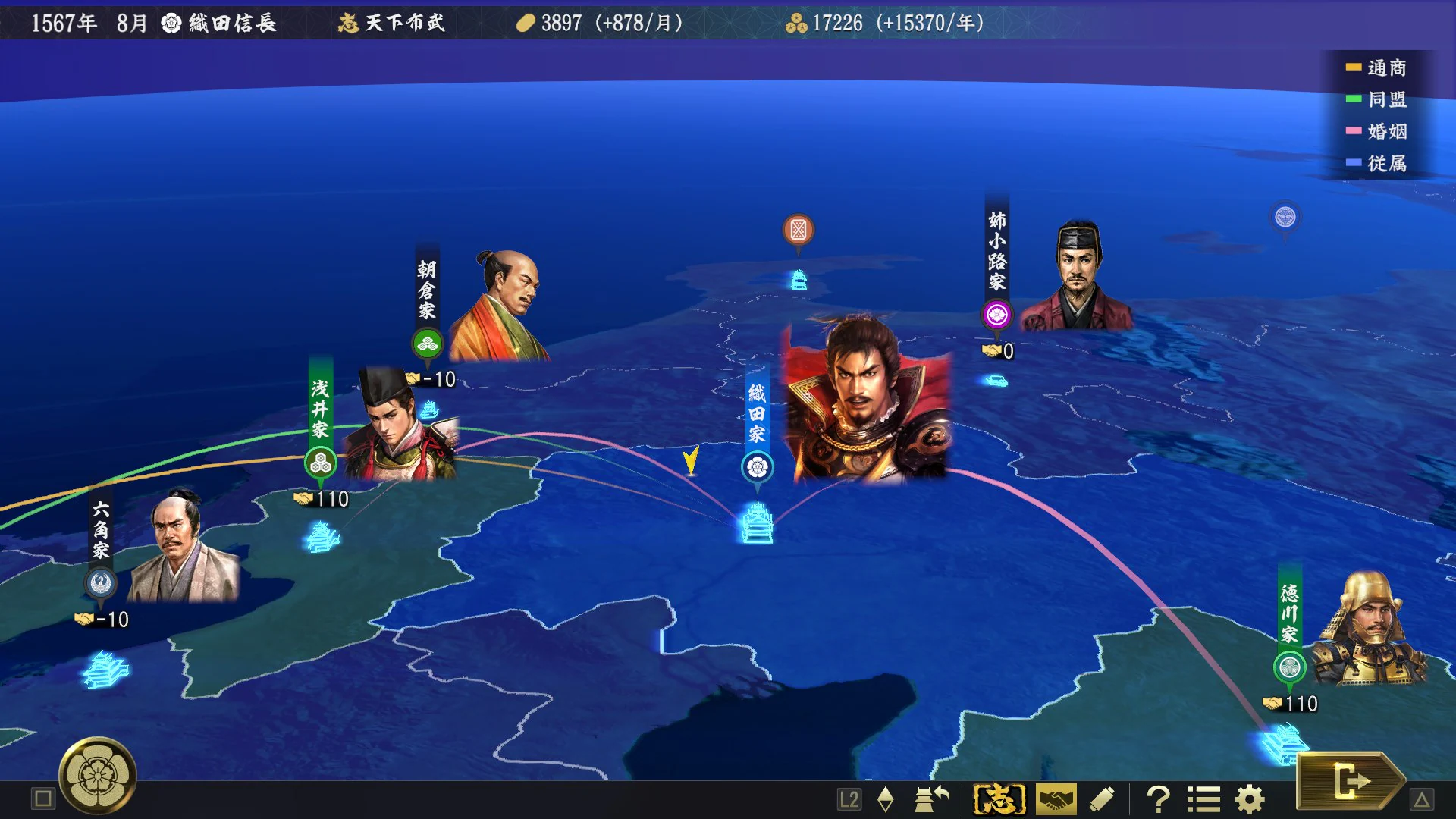Select the Anegakoji clan crest marker

coord(997,313)
